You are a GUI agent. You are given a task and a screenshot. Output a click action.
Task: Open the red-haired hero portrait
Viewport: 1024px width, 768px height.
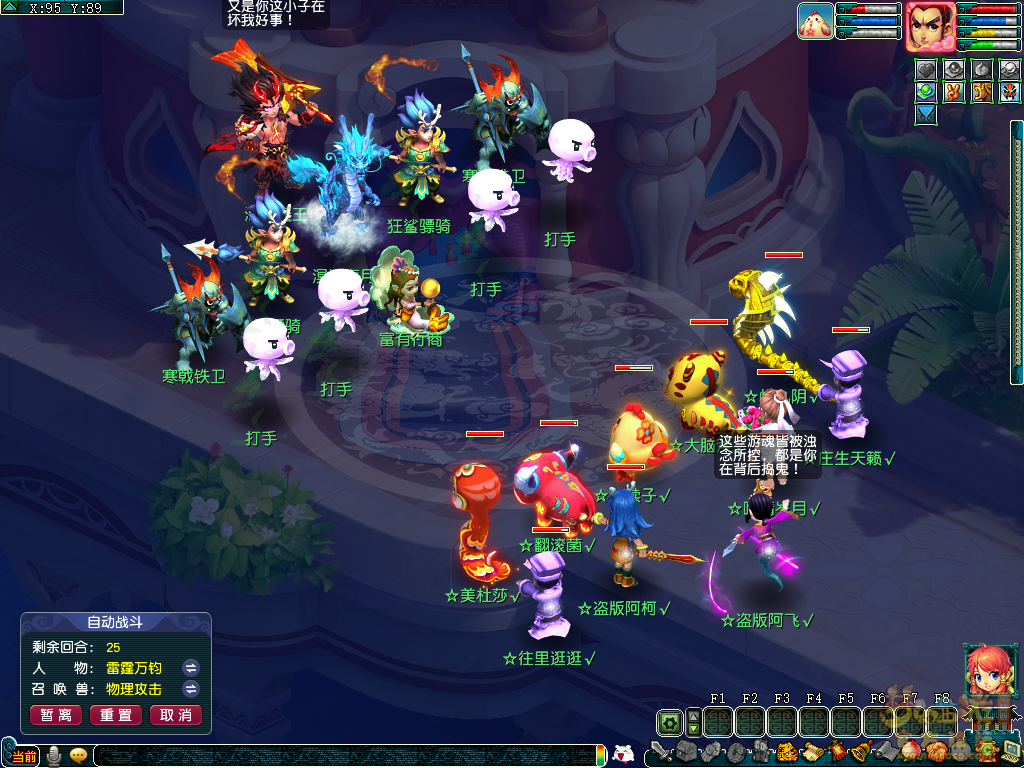(x=930, y=26)
